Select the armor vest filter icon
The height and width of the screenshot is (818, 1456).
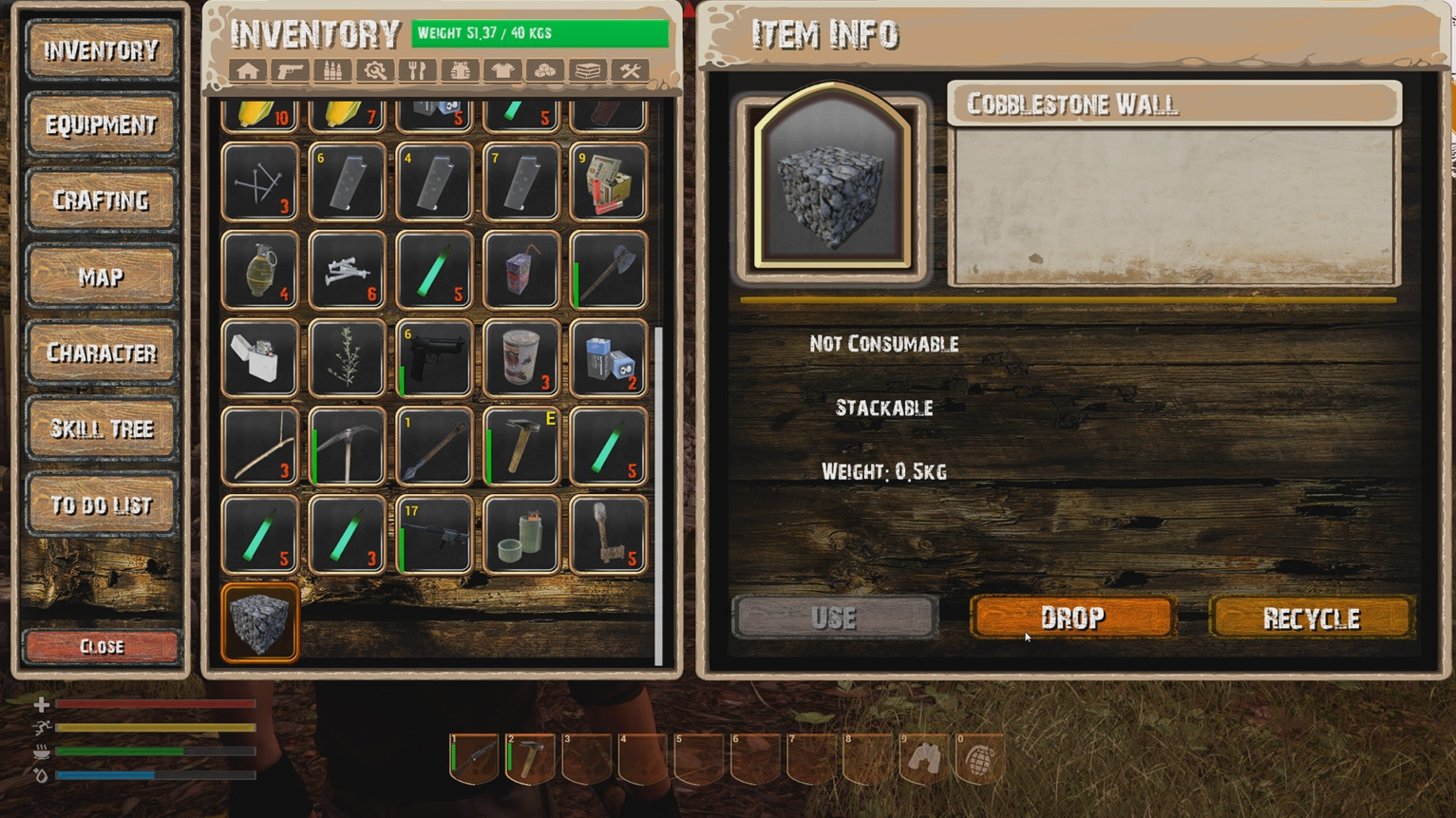(x=460, y=70)
